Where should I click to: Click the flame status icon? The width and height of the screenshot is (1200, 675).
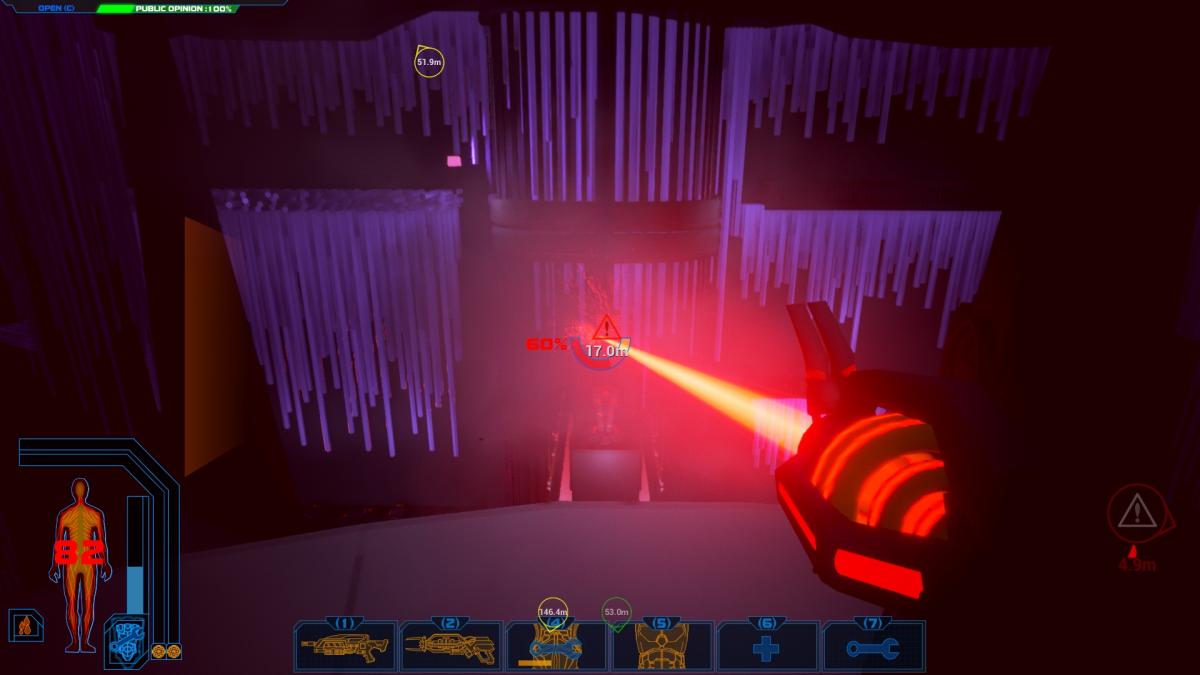pos(24,626)
